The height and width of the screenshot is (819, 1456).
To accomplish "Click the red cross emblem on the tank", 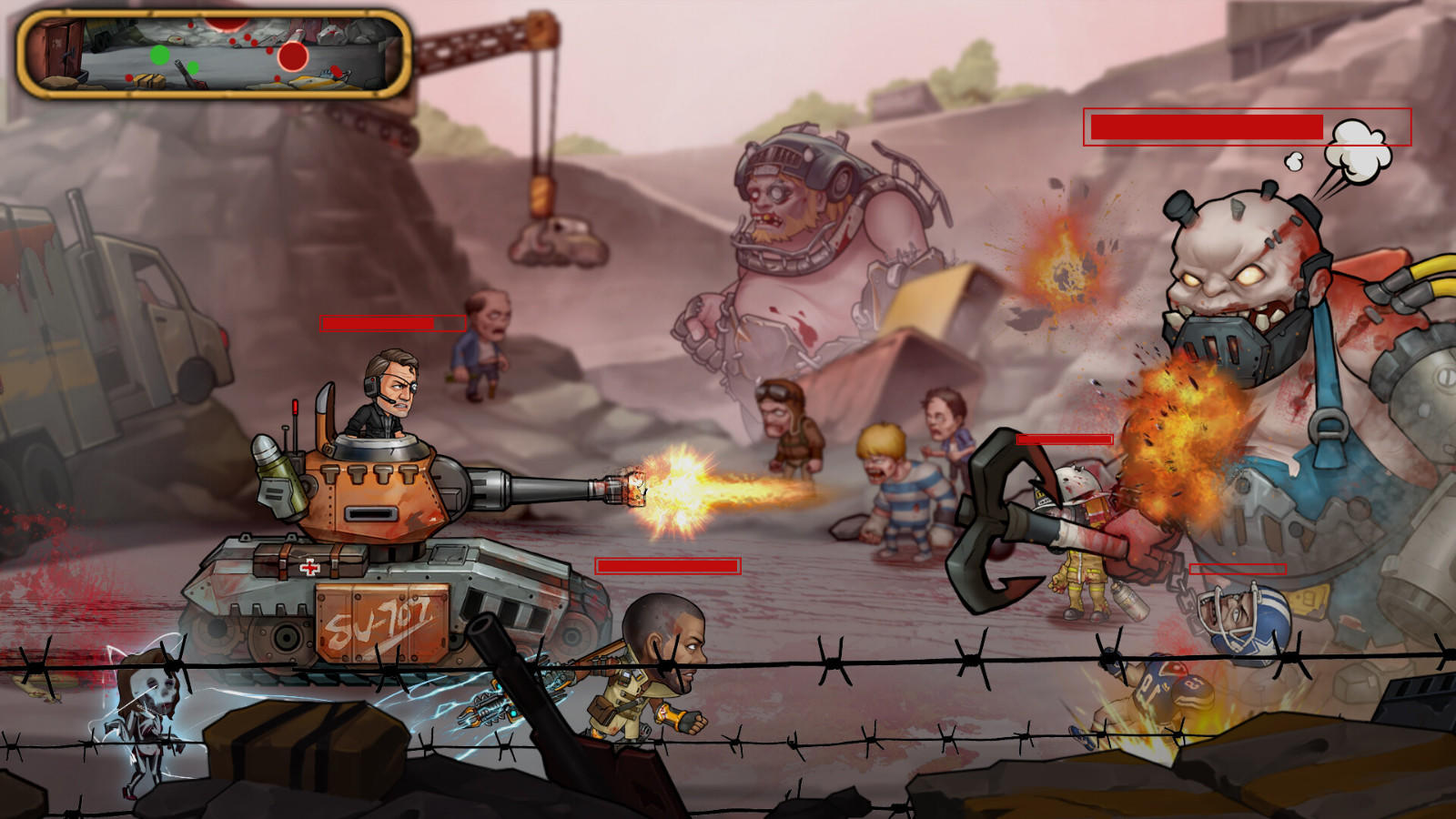I will click(x=311, y=565).
